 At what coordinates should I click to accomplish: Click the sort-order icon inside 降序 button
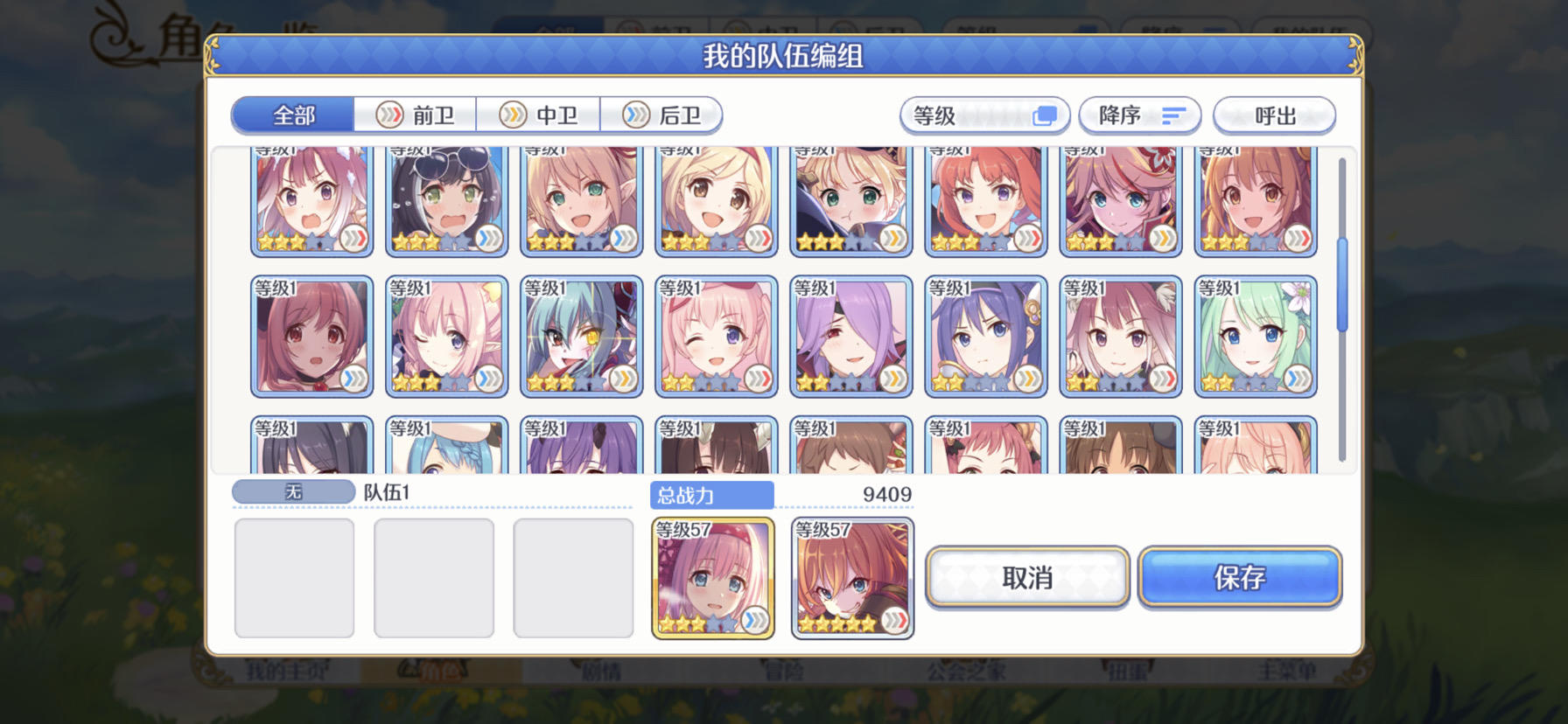(1175, 115)
